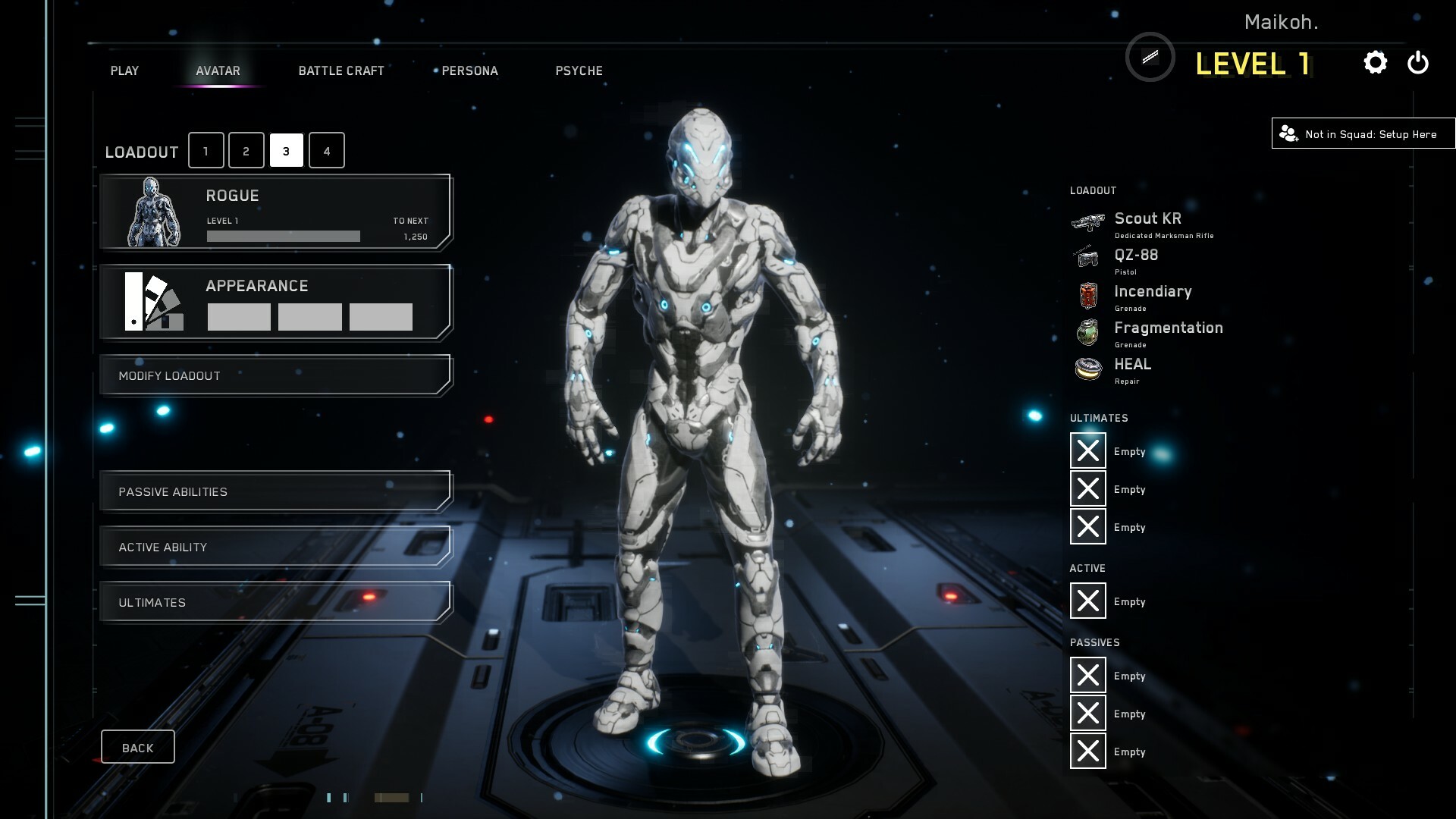Select the Persona tab
This screenshot has height=819, width=1456.
469,71
